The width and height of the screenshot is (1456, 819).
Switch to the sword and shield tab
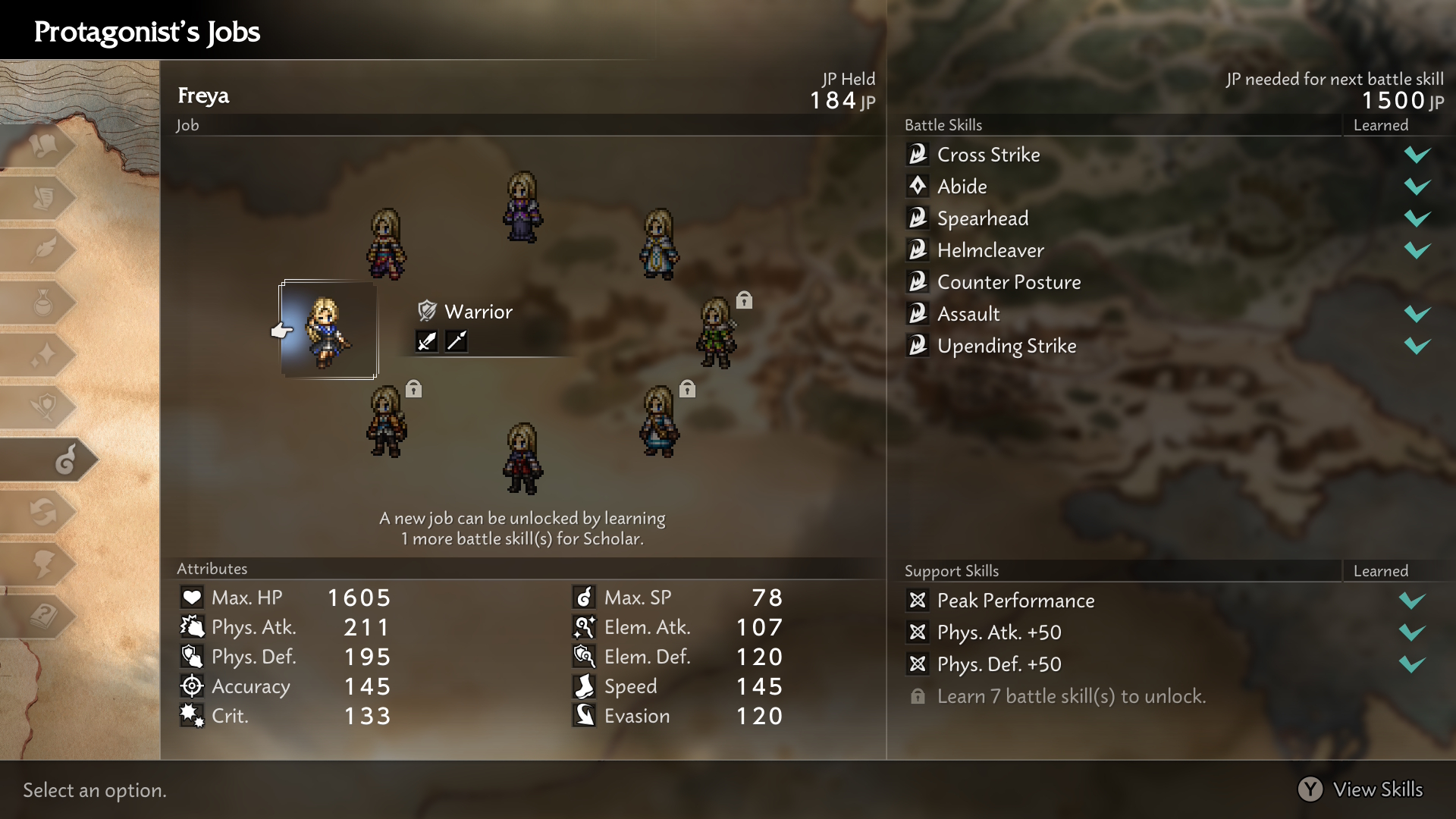(x=44, y=407)
